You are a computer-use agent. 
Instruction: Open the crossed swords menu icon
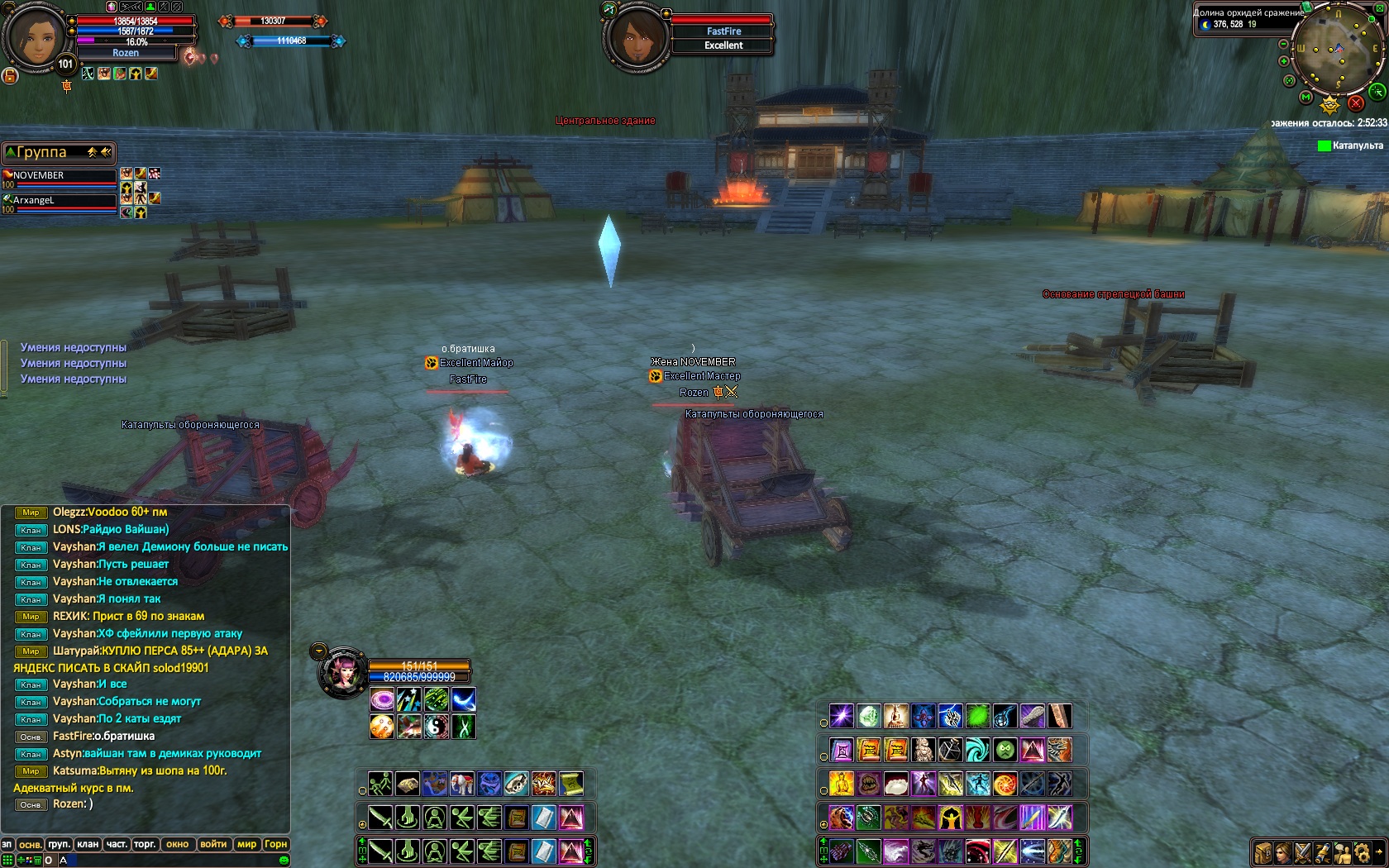1302,852
